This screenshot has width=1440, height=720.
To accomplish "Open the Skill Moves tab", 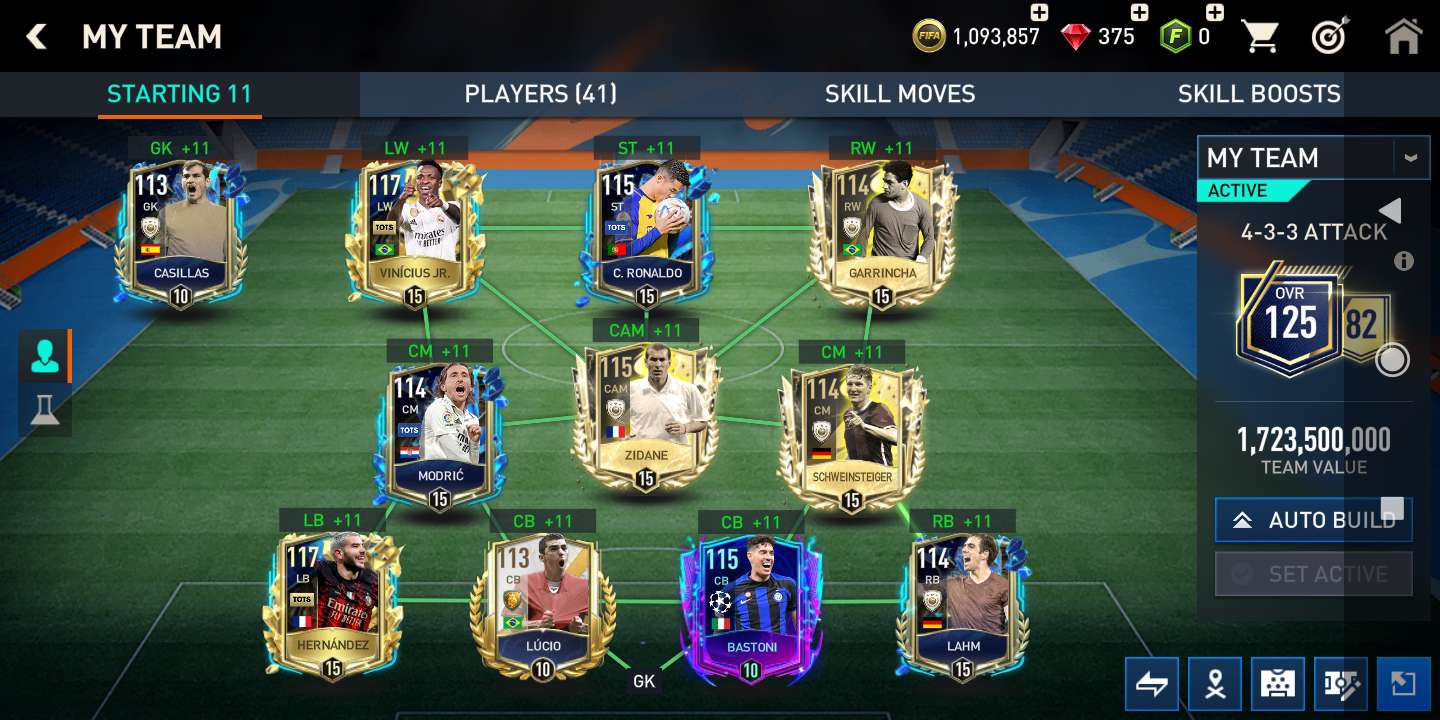I will 899,94.
